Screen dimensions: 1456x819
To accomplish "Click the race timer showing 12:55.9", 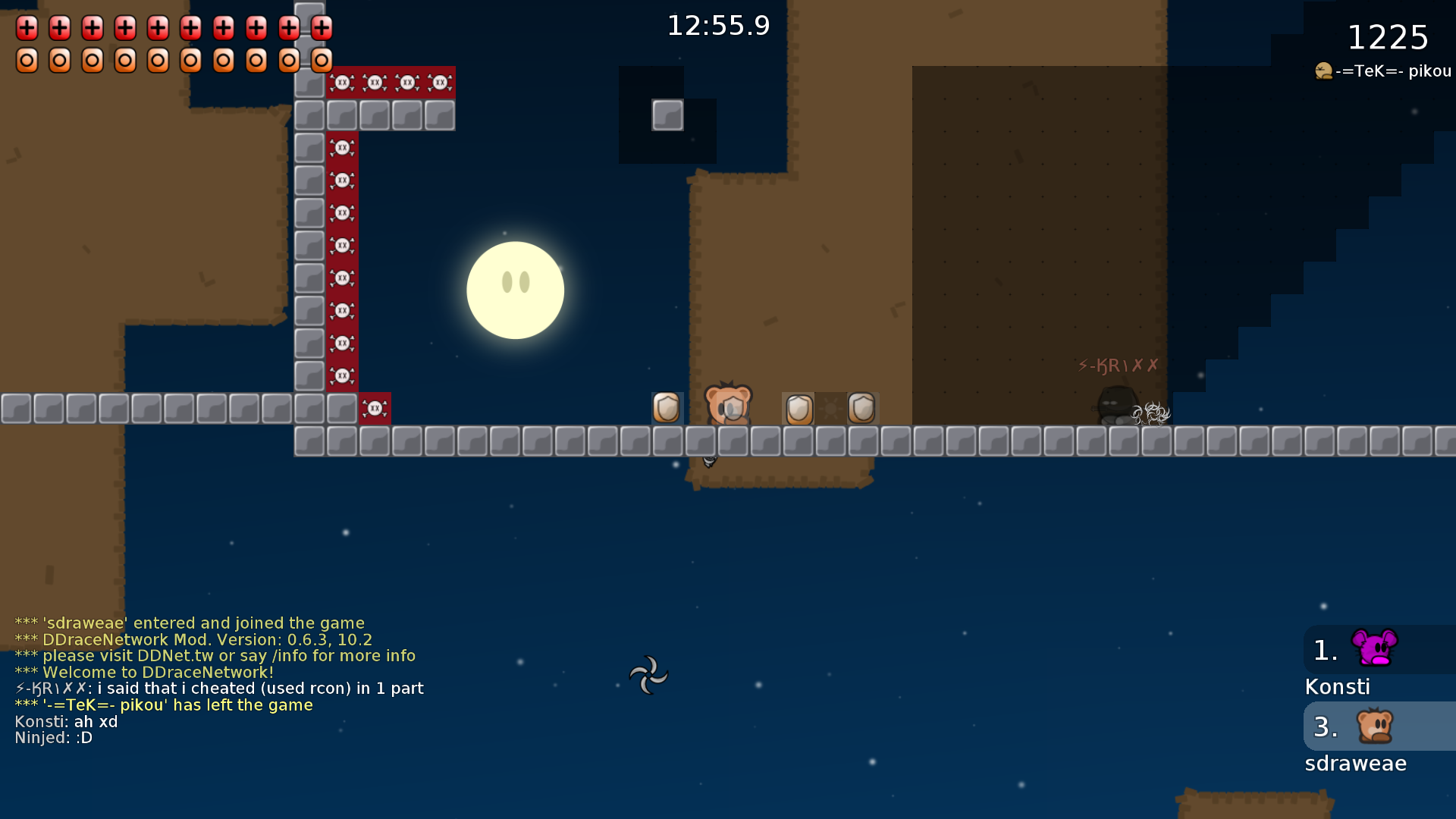I will click(717, 25).
